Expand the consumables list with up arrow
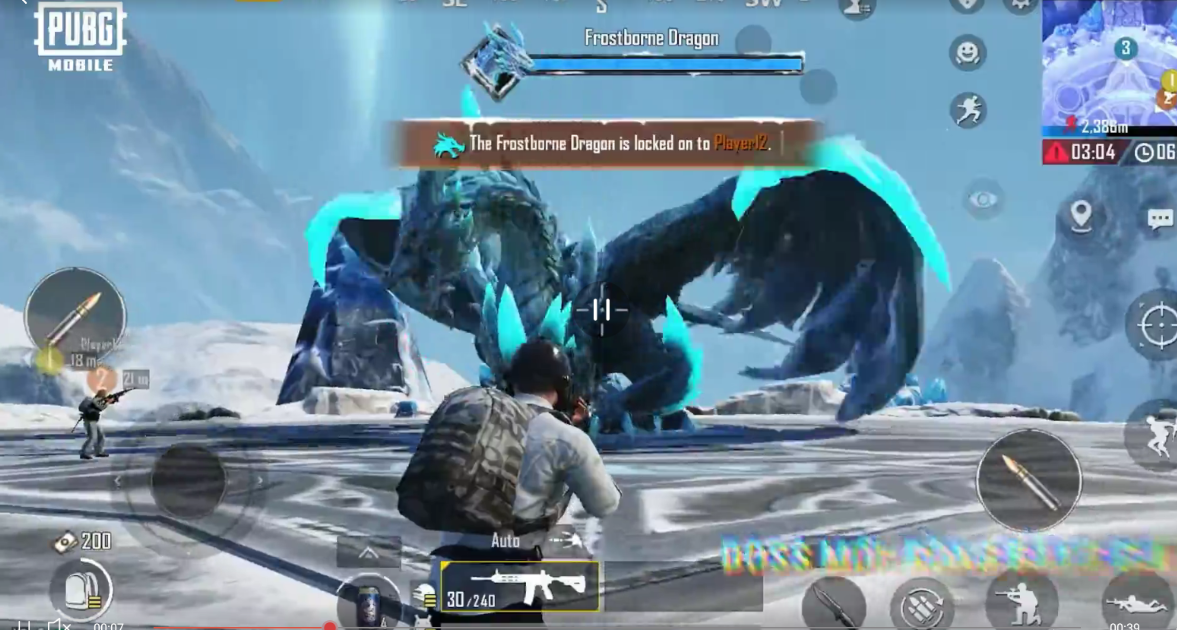 (368, 552)
